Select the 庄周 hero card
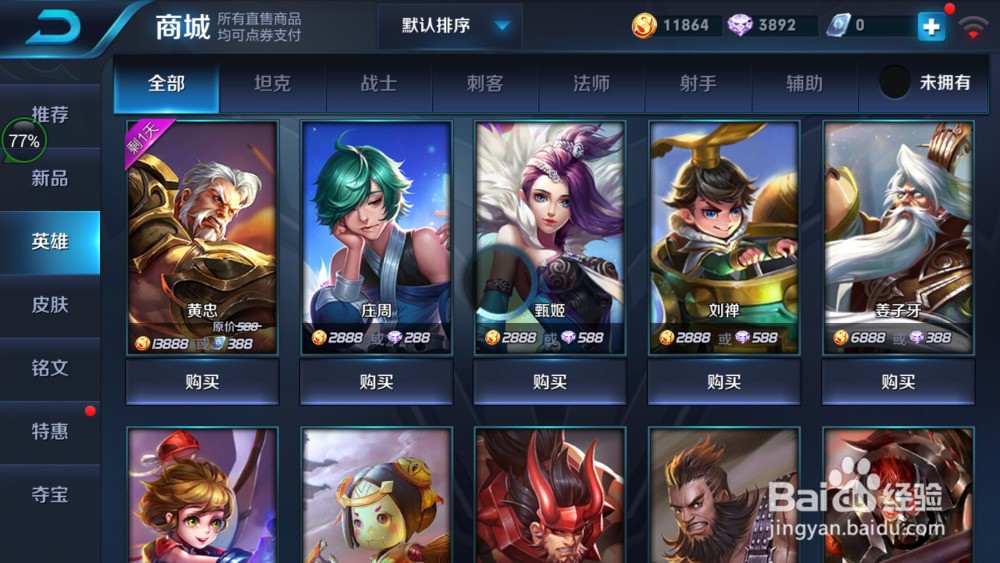 pyautogui.click(x=376, y=238)
